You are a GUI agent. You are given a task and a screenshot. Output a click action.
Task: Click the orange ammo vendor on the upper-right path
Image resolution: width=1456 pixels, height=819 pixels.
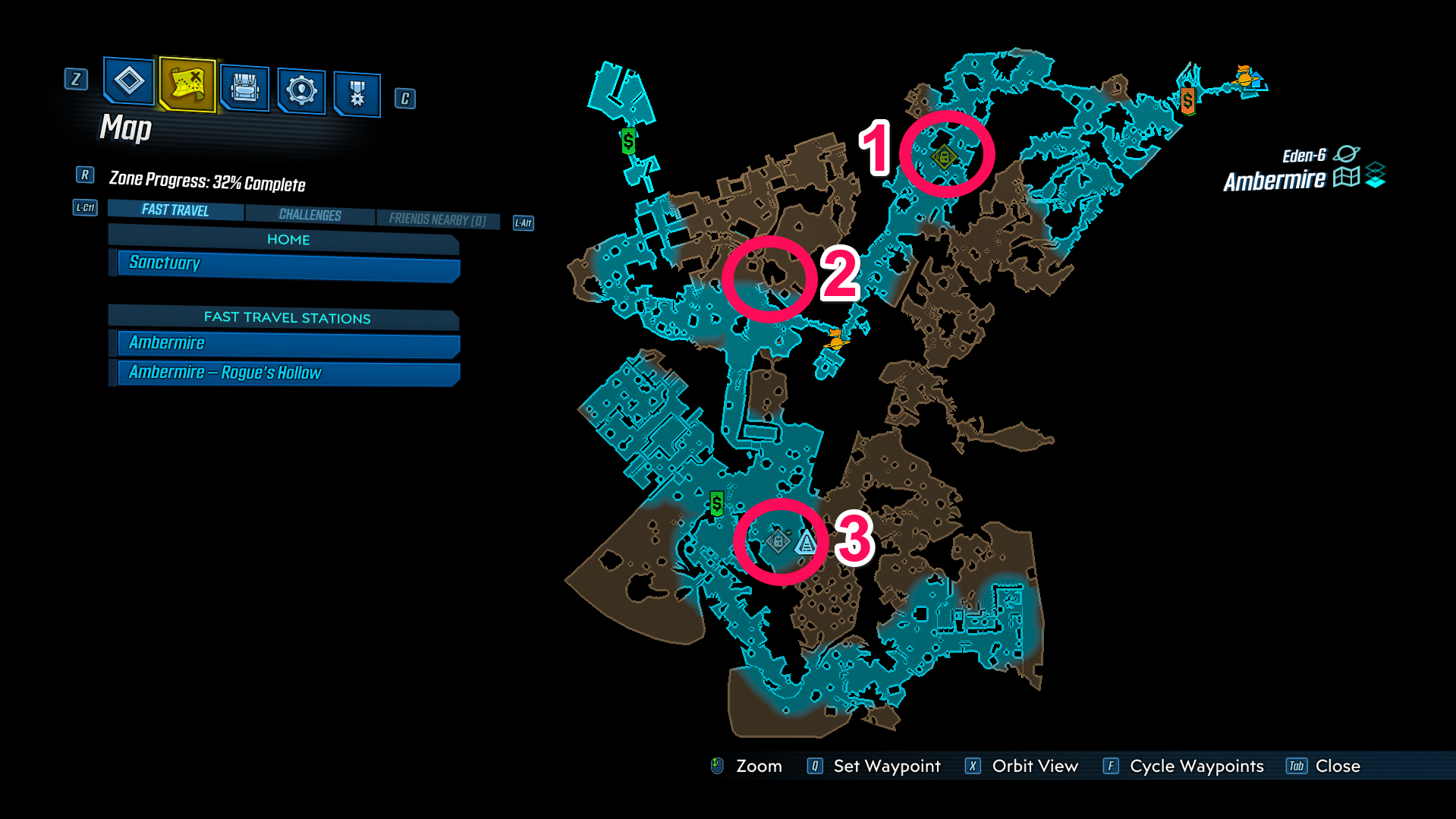coord(1188,99)
